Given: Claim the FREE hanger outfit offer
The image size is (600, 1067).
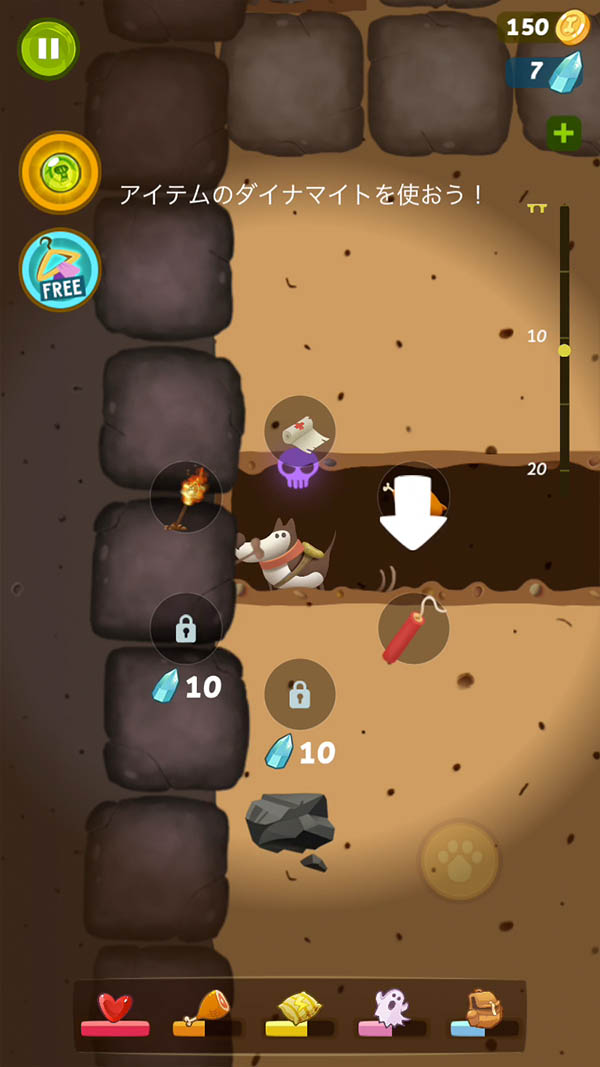Looking at the screenshot, I should [x=60, y=269].
